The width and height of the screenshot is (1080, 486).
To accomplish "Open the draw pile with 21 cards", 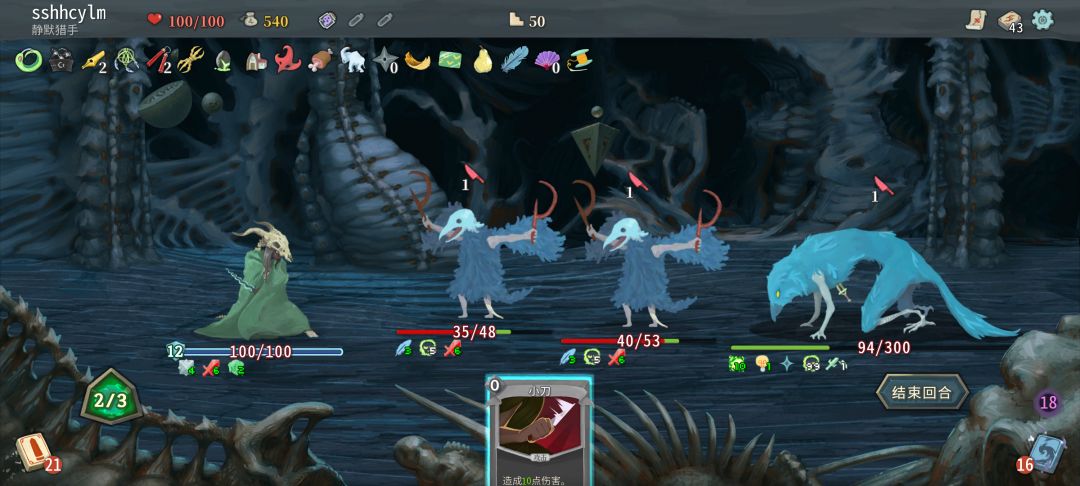I will coord(32,452).
